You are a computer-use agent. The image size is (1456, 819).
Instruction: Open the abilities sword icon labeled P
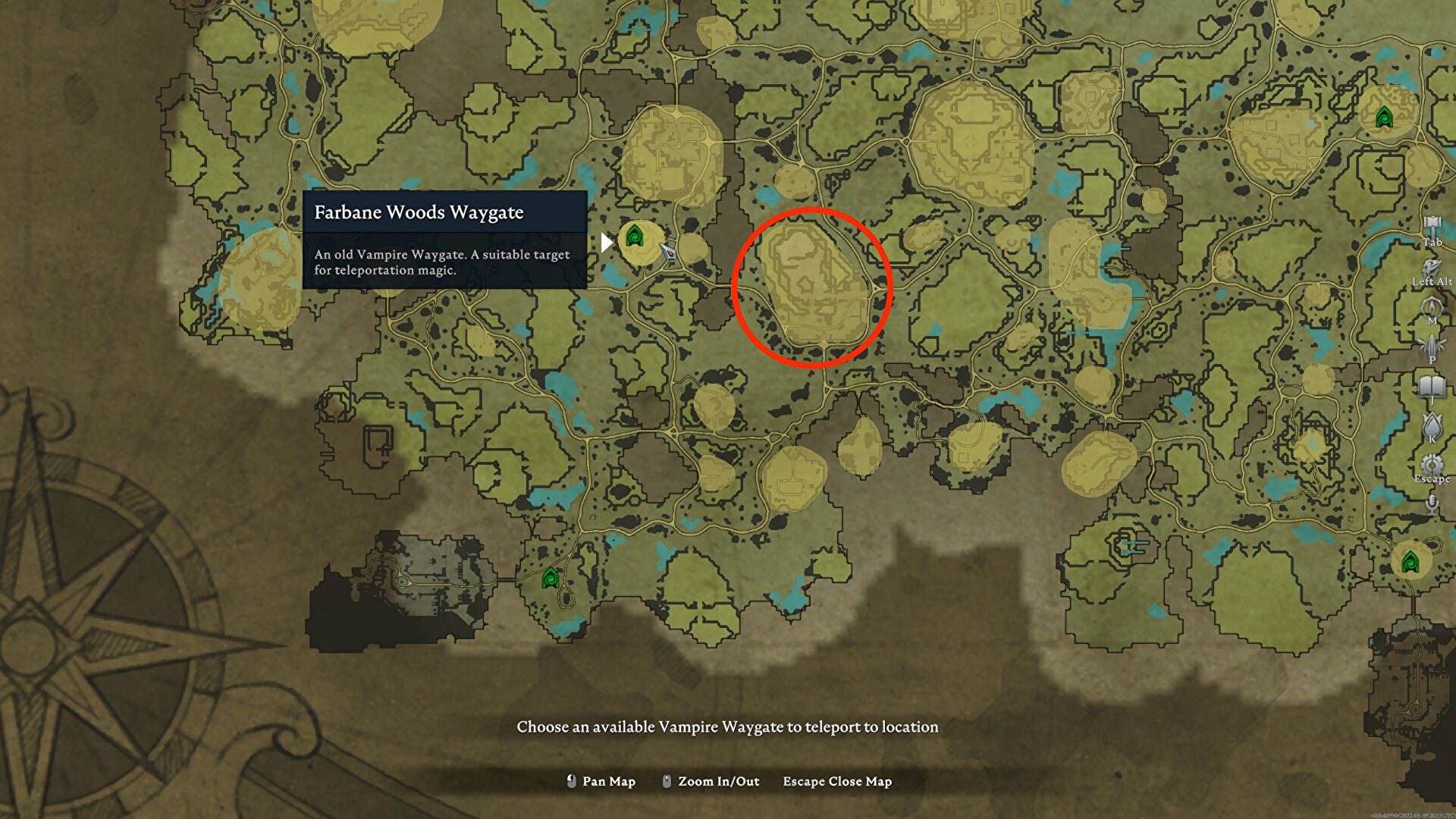tap(1430, 345)
